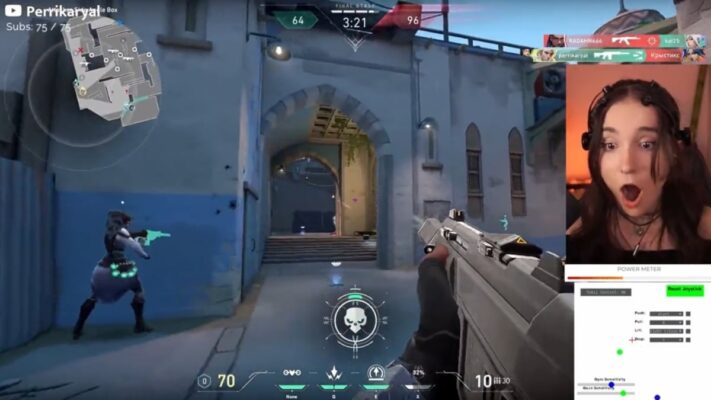Adjust the Gyro Sensitivity slider
This screenshot has width=711, height=400.
pos(612,385)
